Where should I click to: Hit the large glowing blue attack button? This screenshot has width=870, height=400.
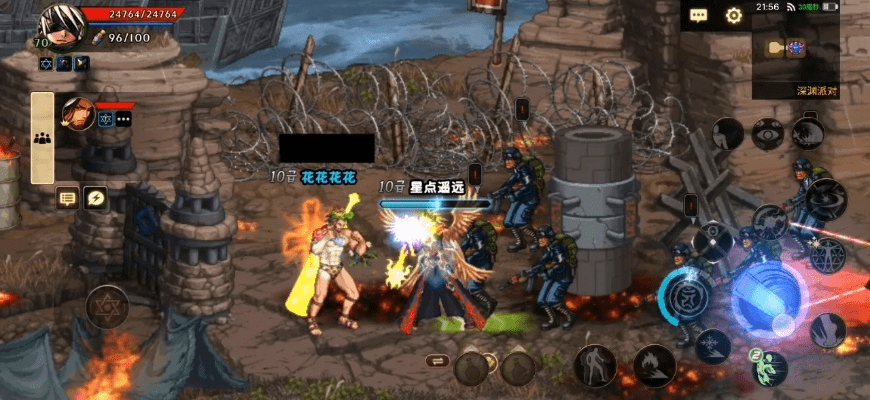tap(768, 298)
